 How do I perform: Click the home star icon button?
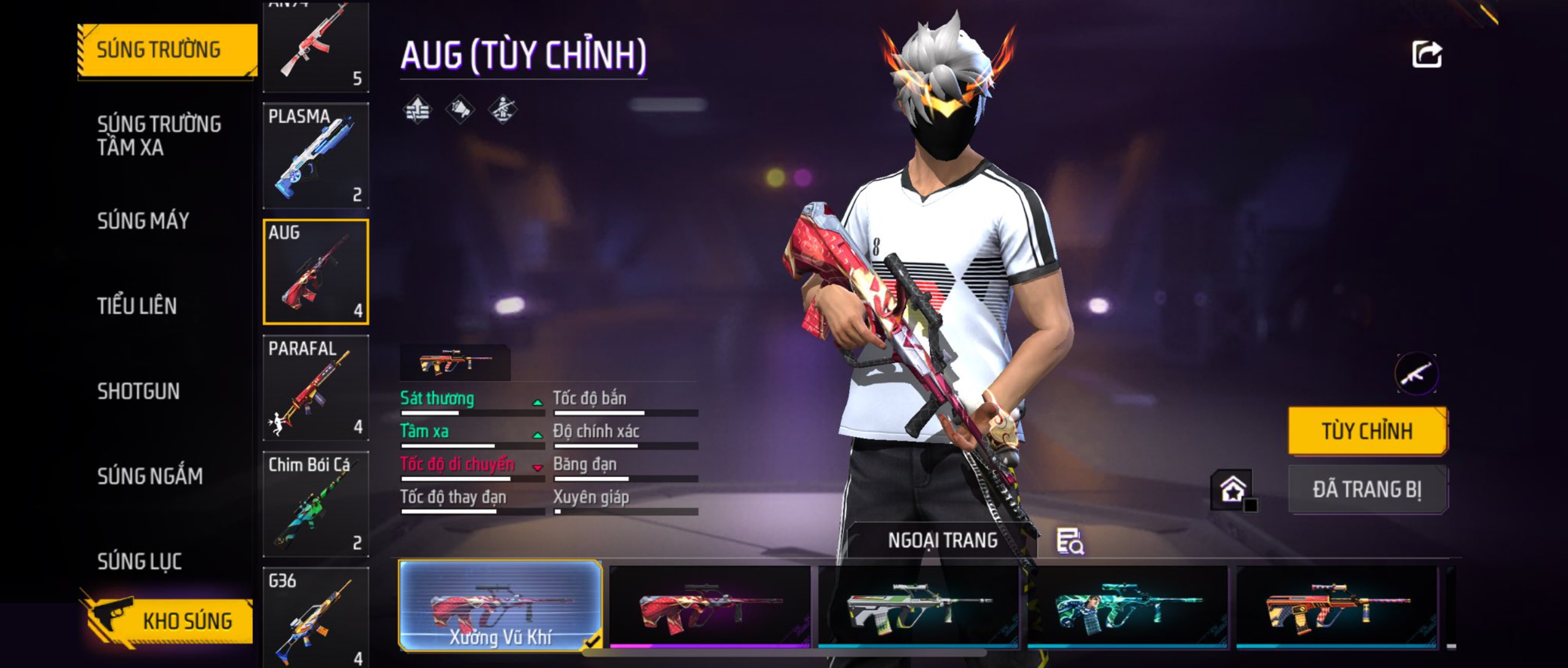(x=1232, y=490)
